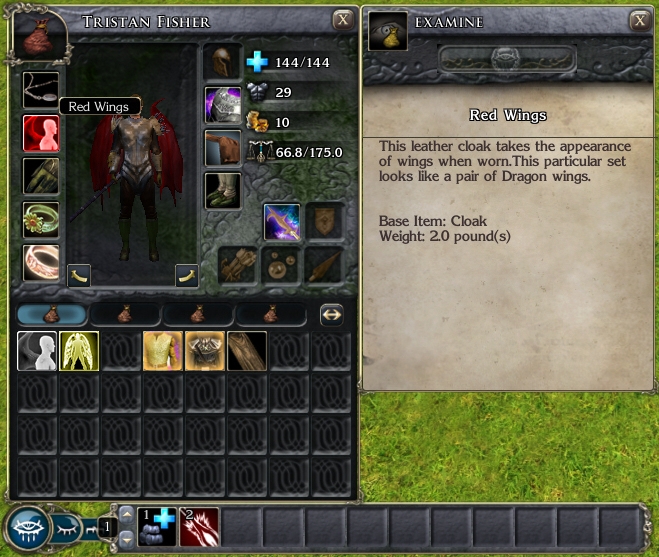Rotate the character model left
Viewport: 659px width, 557px height.
coord(79,276)
